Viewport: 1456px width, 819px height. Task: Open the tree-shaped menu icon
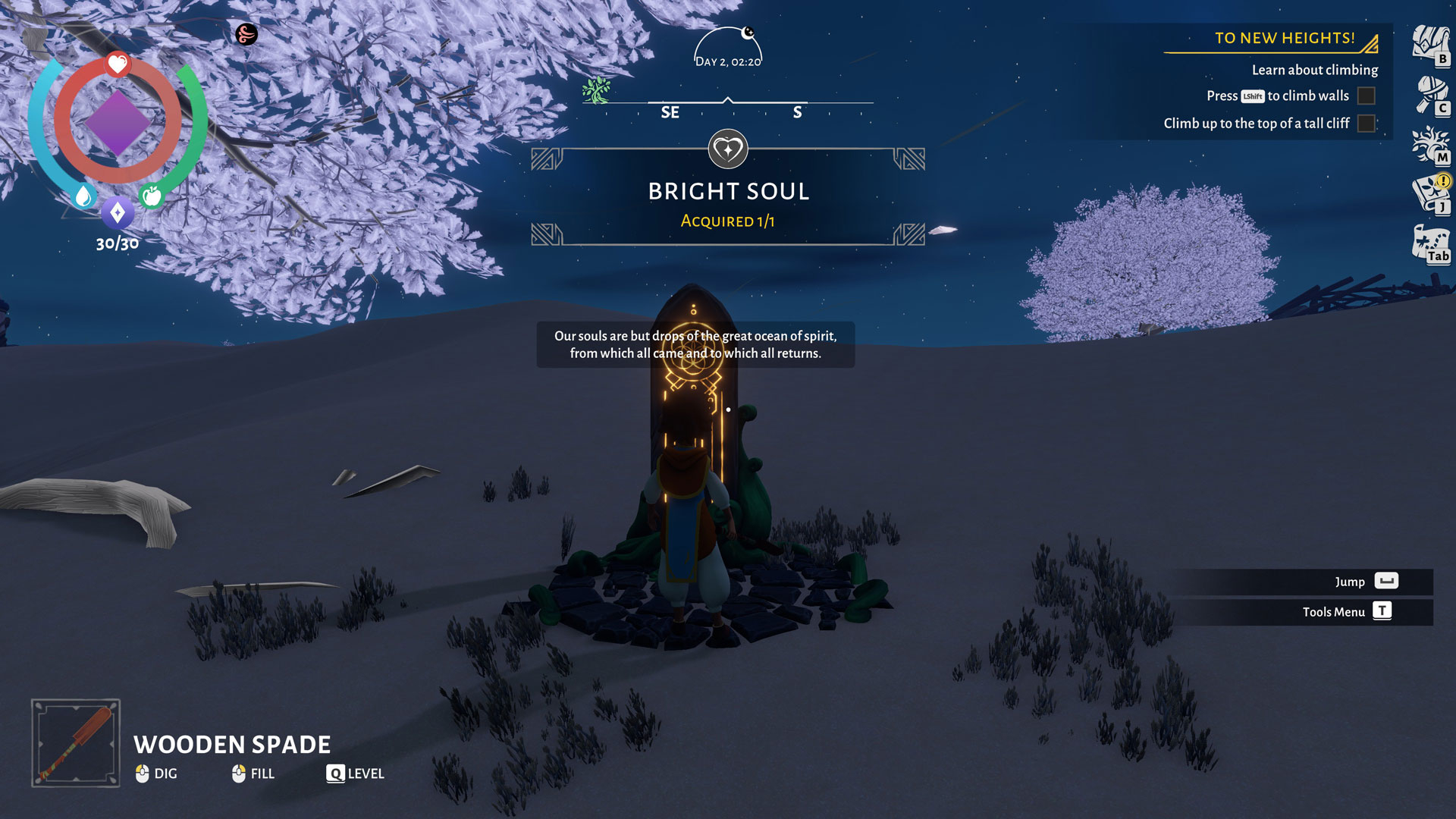(x=1430, y=144)
